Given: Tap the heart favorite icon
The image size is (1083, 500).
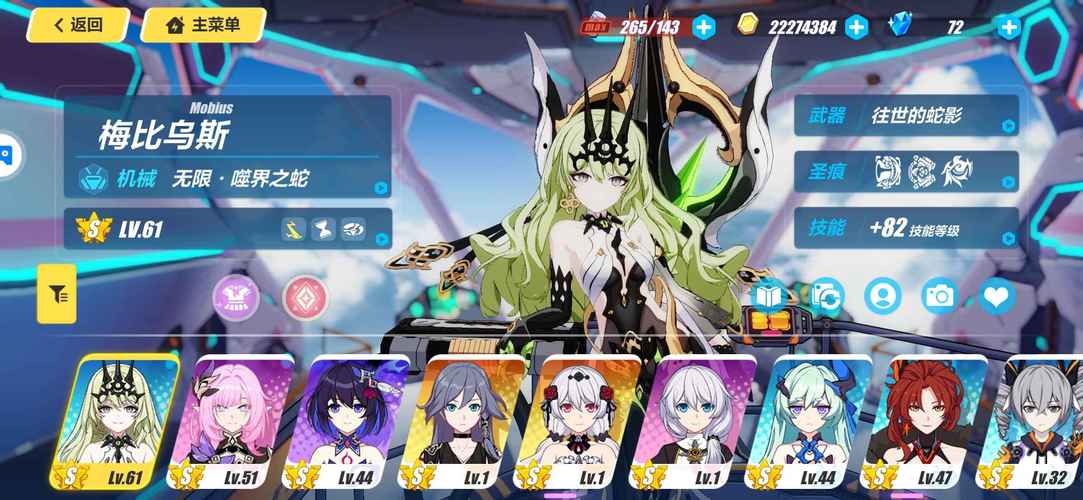Looking at the screenshot, I should [996, 296].
